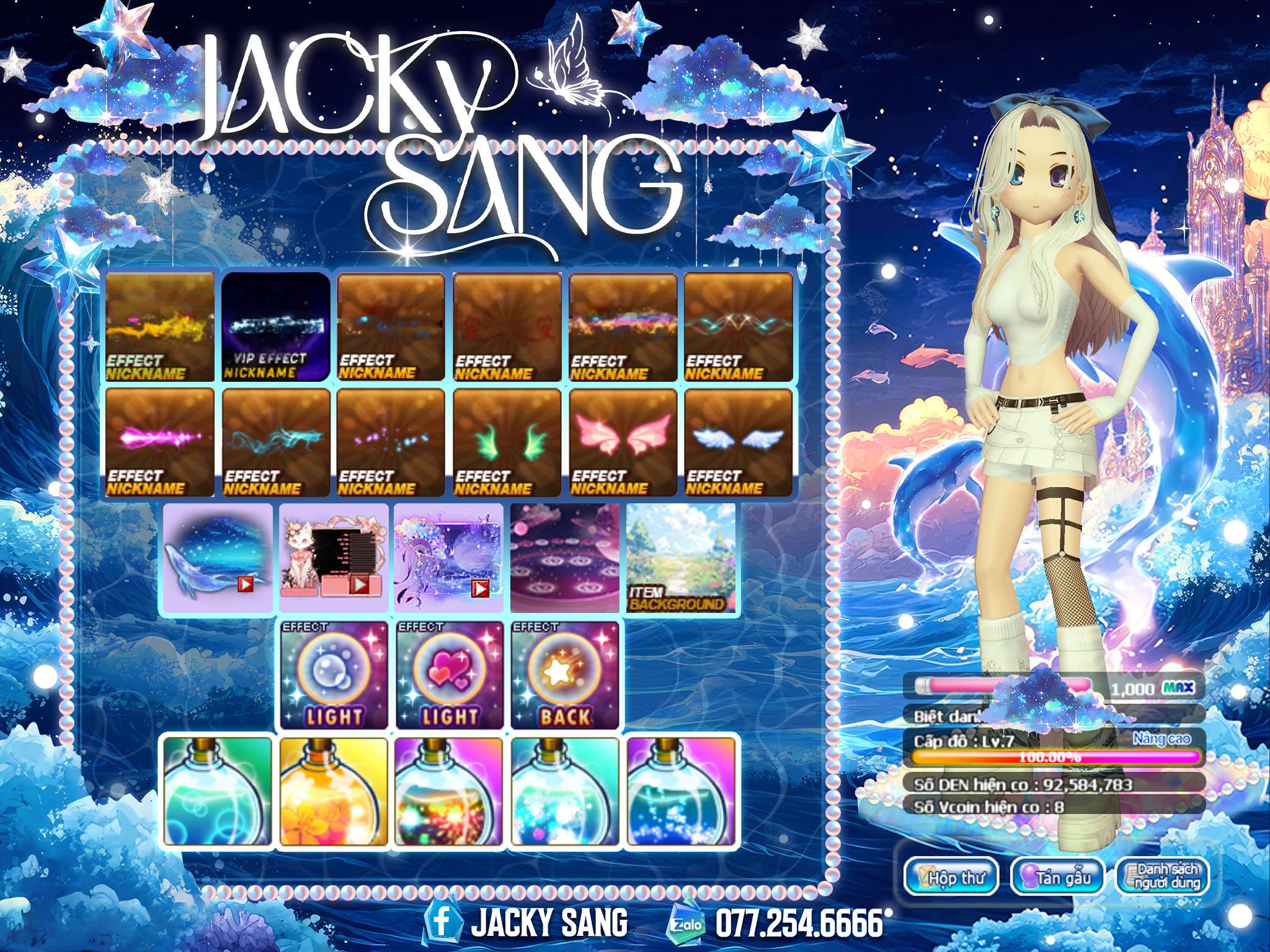Pick the fireworks potion bottle

450,791
